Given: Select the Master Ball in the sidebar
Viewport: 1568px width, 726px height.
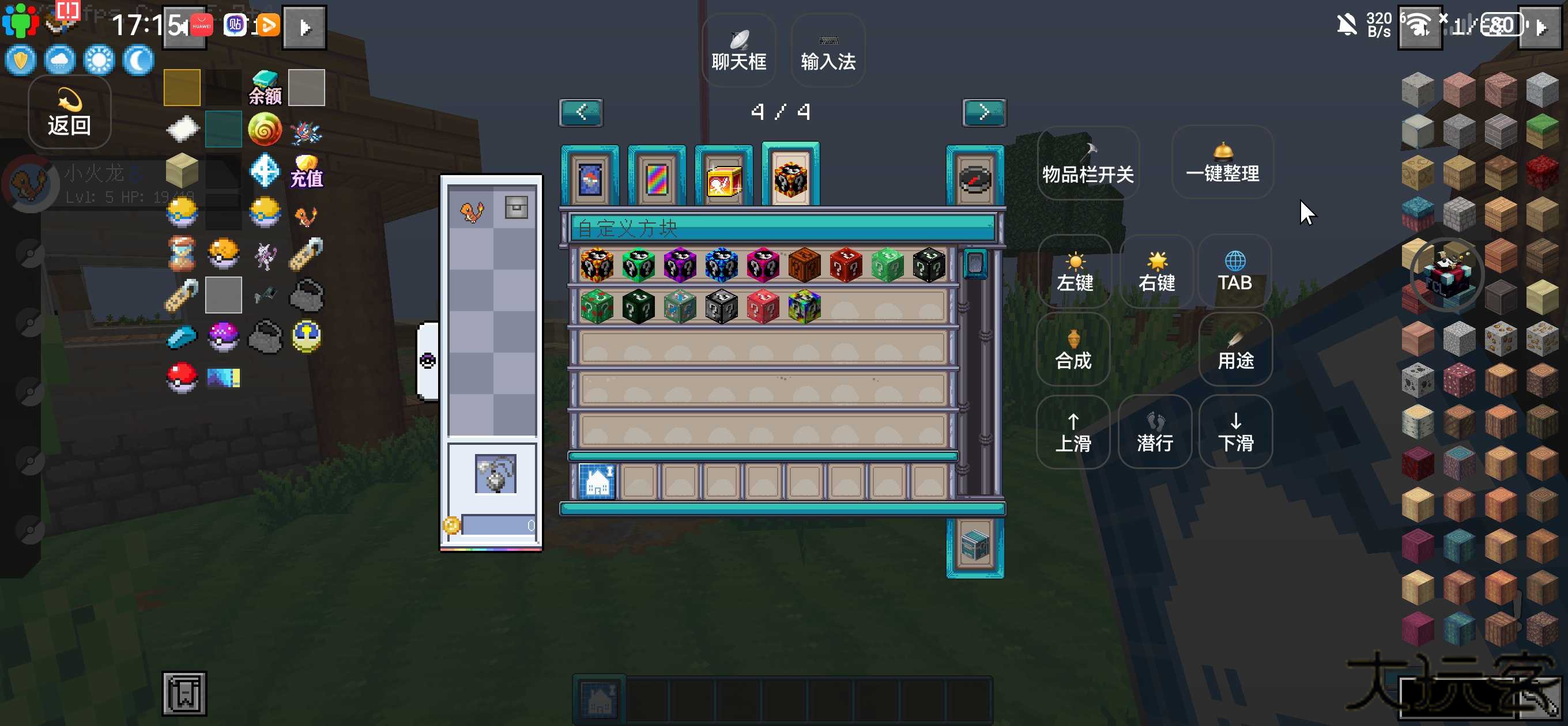Looking at the screenshot, I should (x=224, y=338).
